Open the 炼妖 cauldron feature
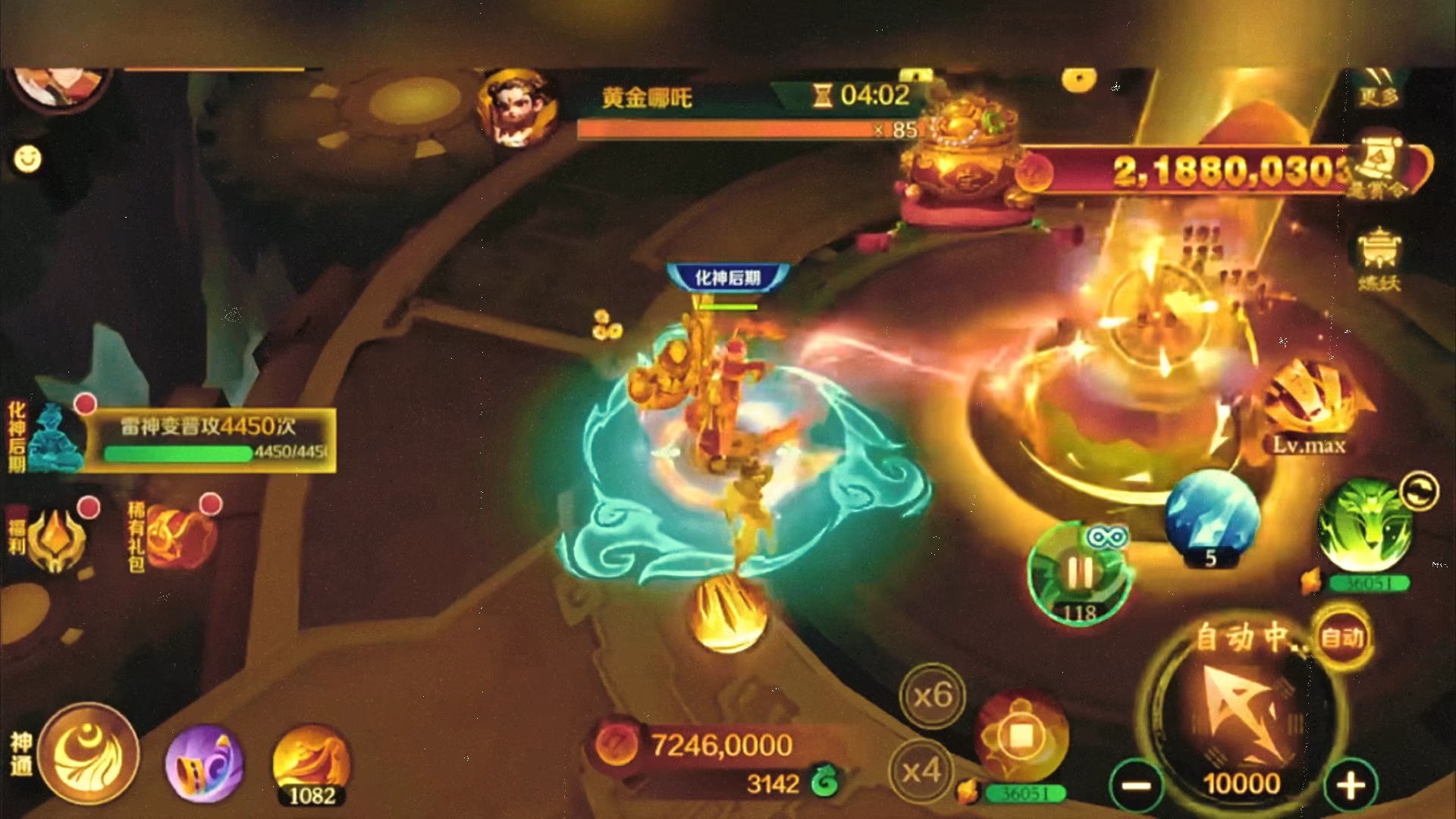Viewport: 1456px width, 819px height. tap(1379, 259)
